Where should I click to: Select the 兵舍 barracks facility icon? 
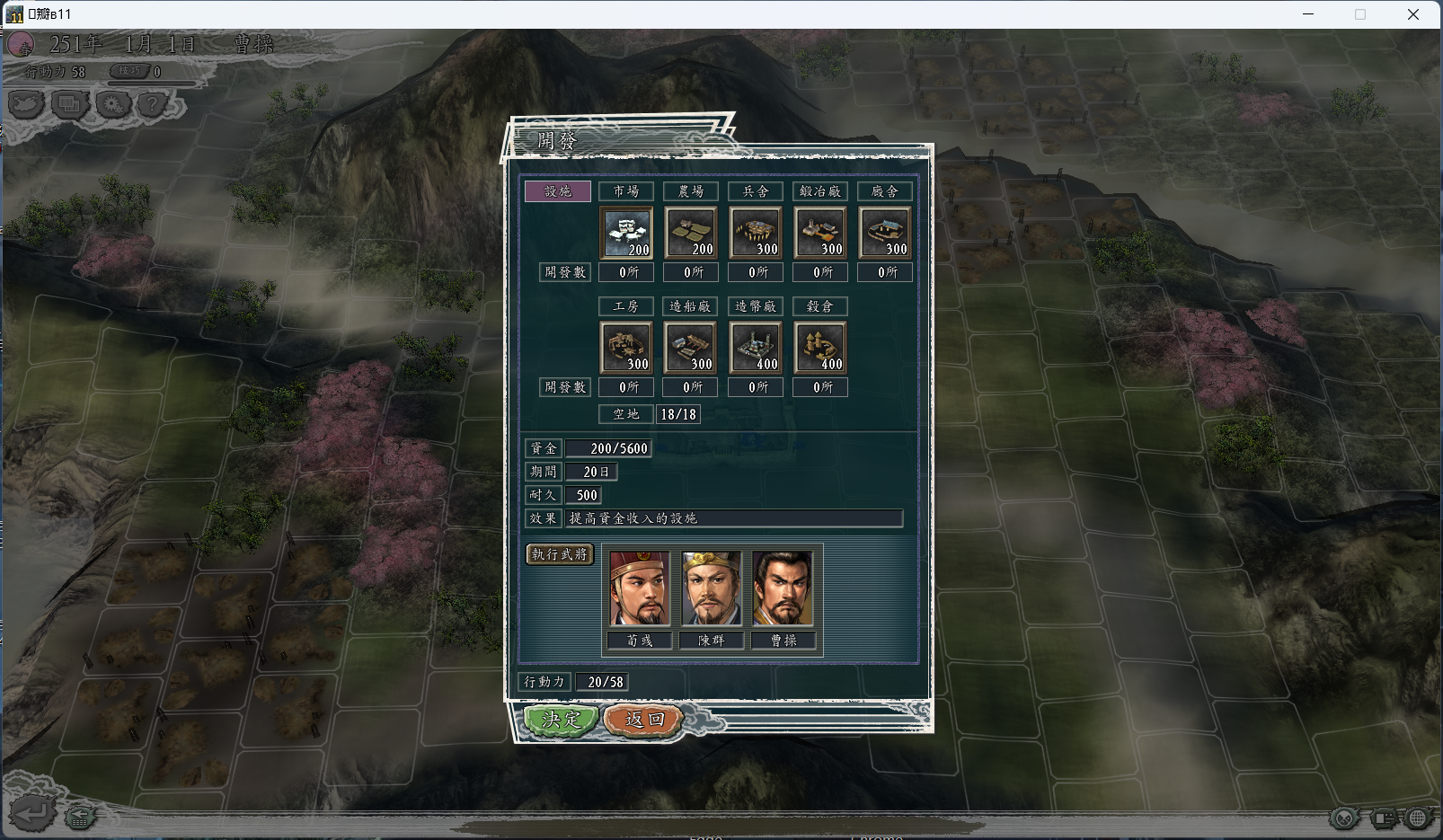click(756, 233)
